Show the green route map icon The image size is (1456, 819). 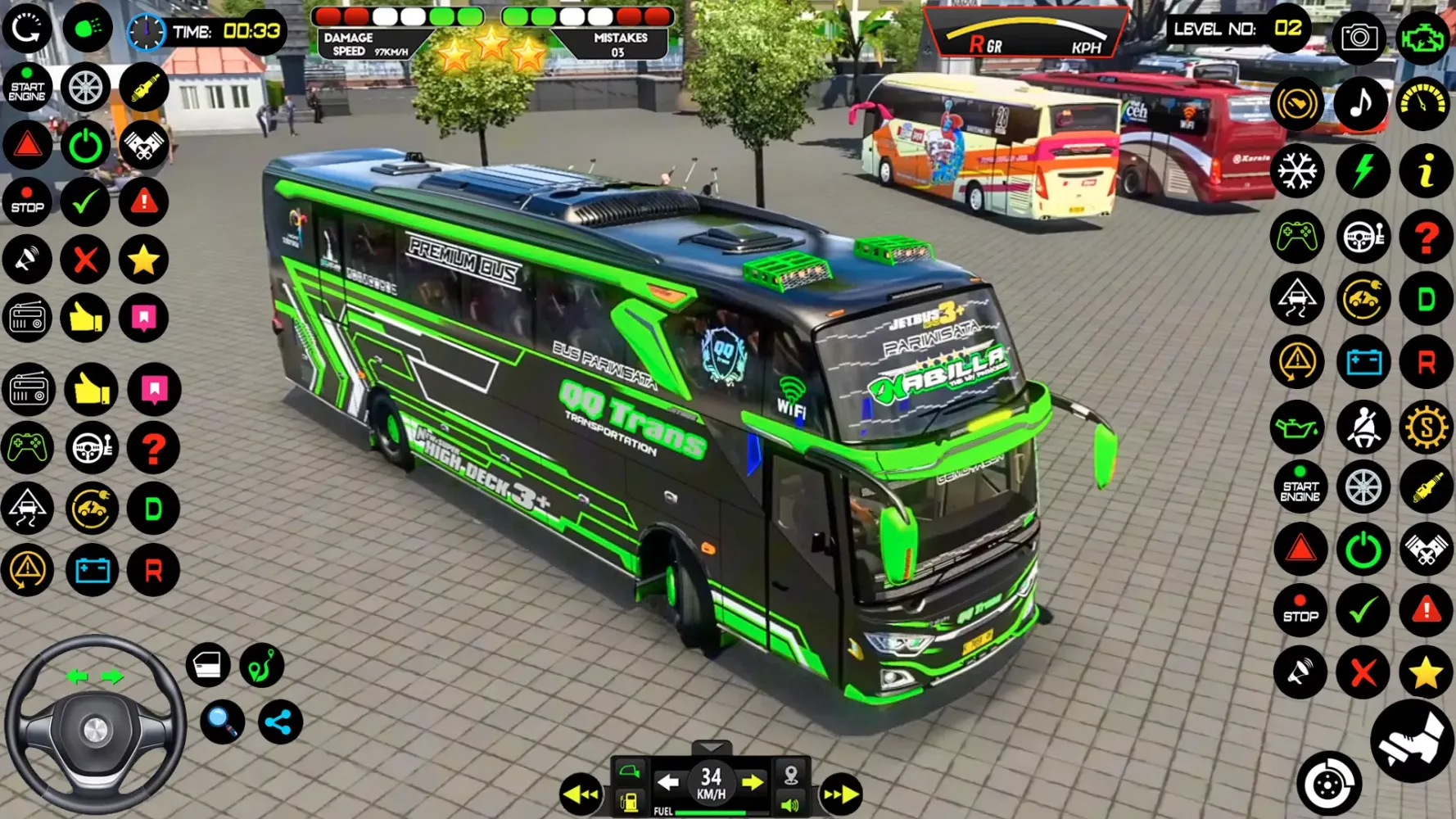coord(262,664)
